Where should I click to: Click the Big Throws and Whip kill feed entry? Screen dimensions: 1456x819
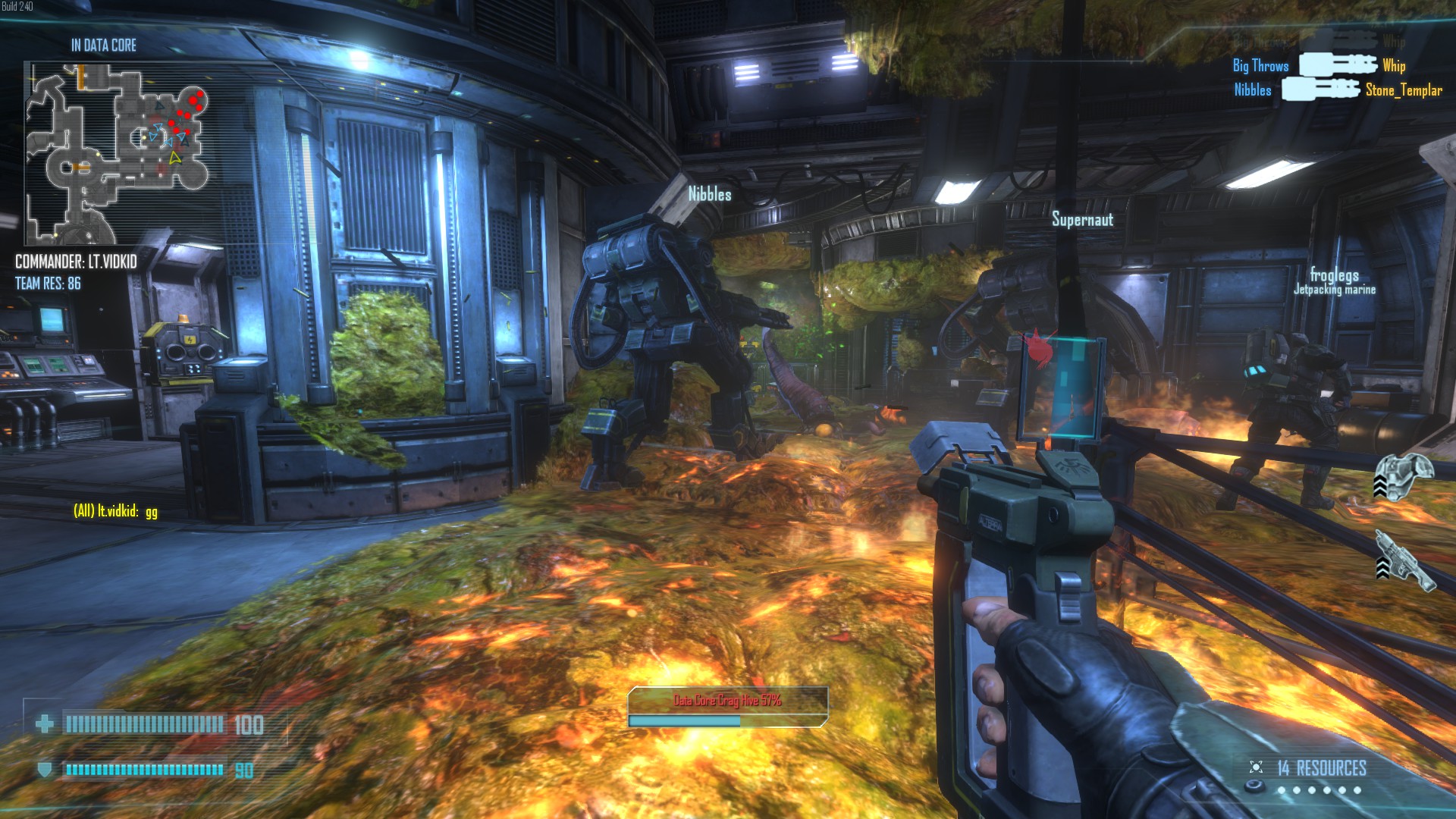[x=1319, y=66]
